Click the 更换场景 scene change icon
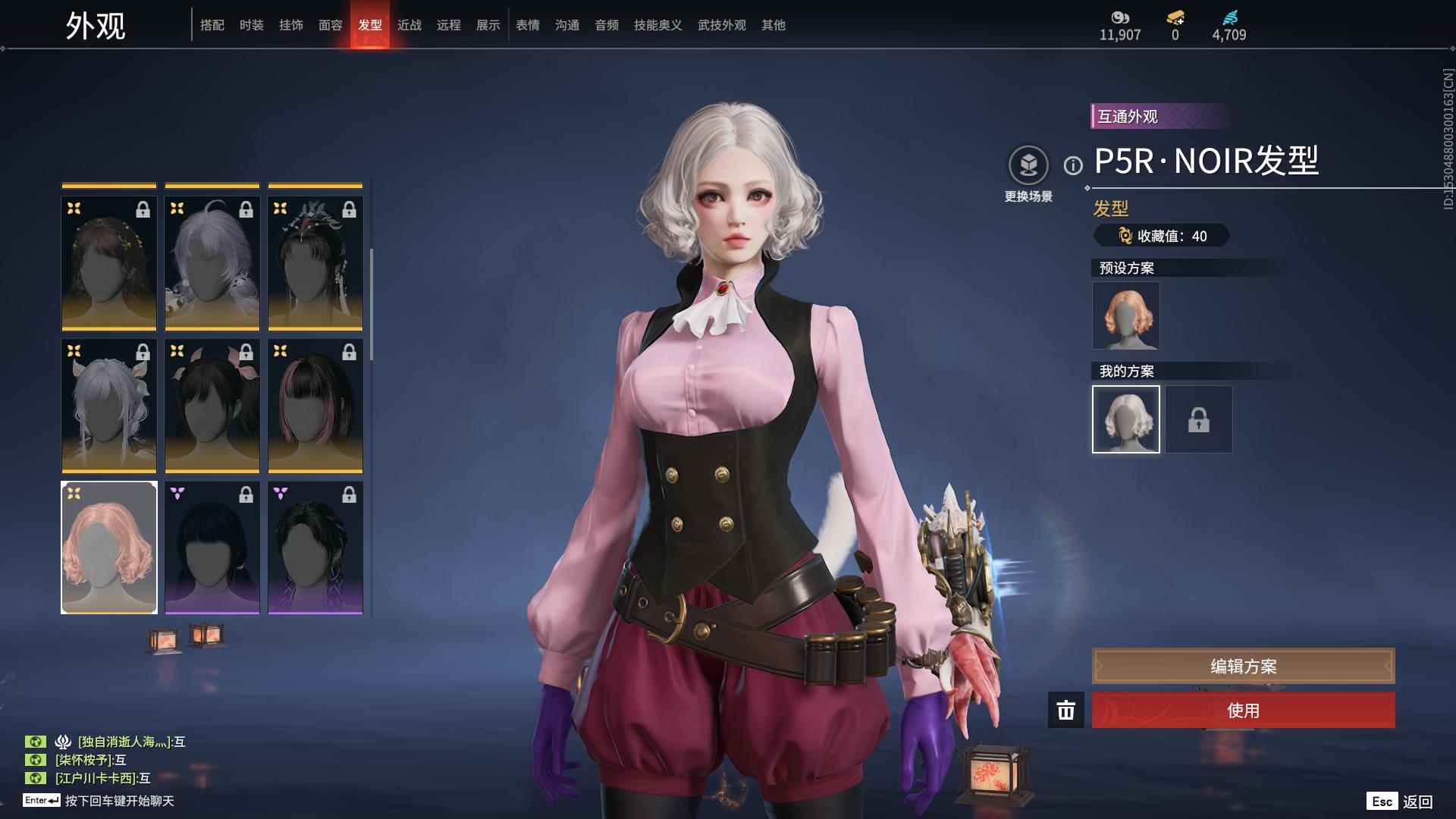Image resolution: width=1456 pixels, height=819 pixels. [x=1028, y=165]
